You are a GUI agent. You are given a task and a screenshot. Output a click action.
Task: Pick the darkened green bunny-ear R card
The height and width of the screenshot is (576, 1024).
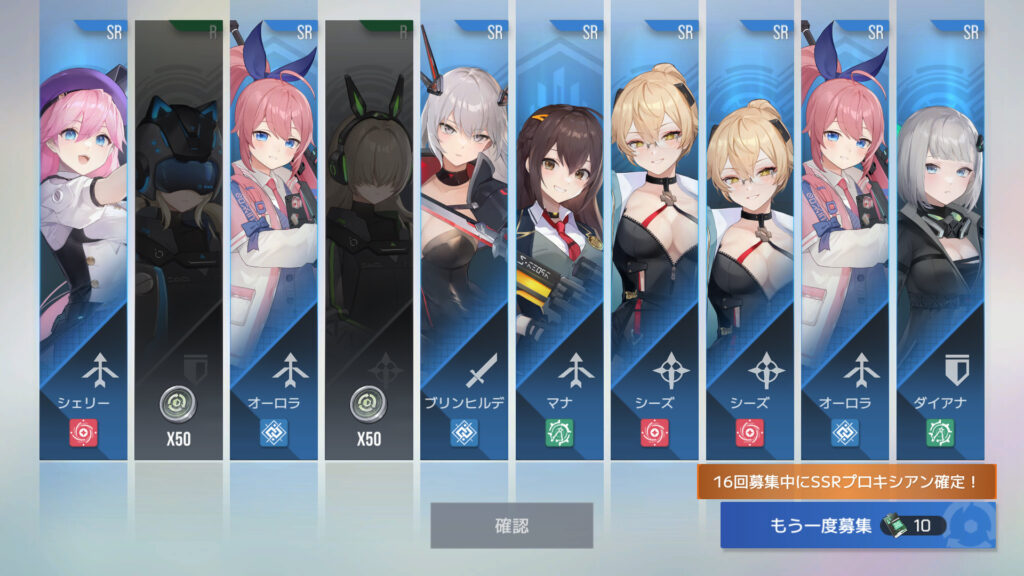pyautogui.click(x=369, y=240)
